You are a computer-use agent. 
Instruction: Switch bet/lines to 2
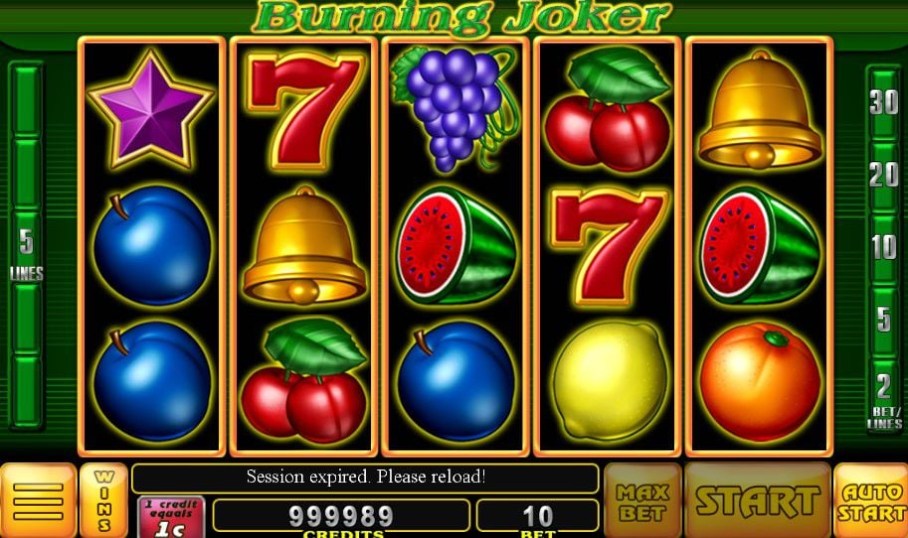coord(883,387)
